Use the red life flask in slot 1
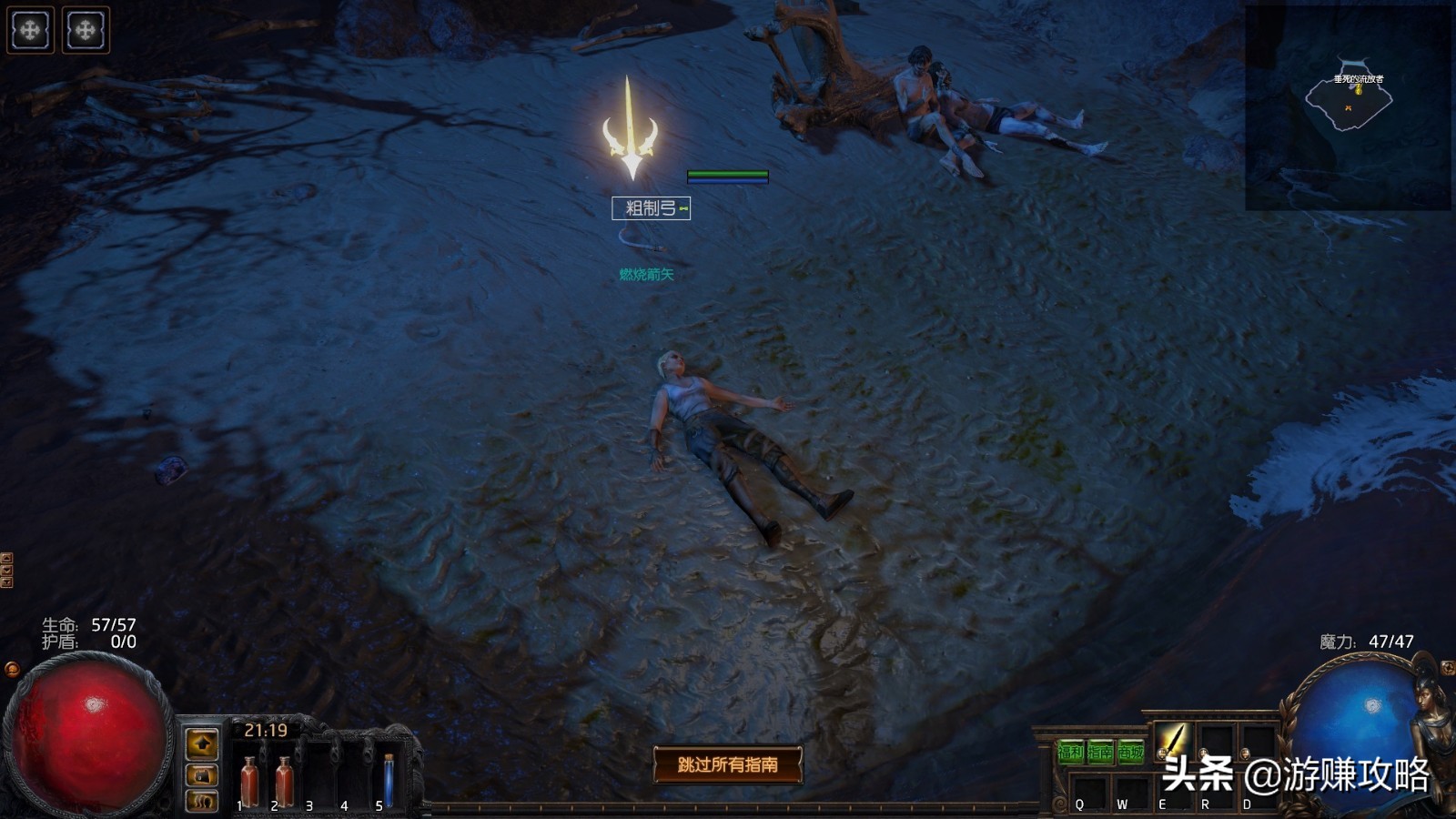This screenshot has height=819, width=1456. [x=248, y=782]
